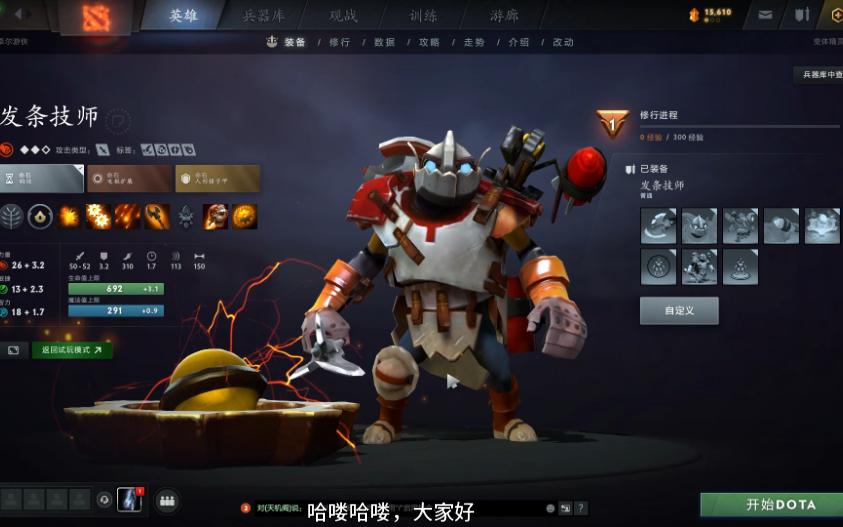
Task: Choose the Hookshot ability icon
Action: 156,215
